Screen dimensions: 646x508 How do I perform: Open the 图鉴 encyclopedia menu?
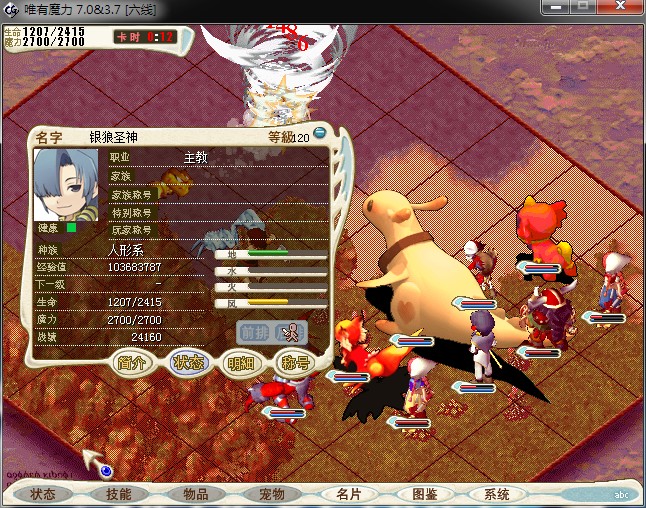[x=424, y=494]
